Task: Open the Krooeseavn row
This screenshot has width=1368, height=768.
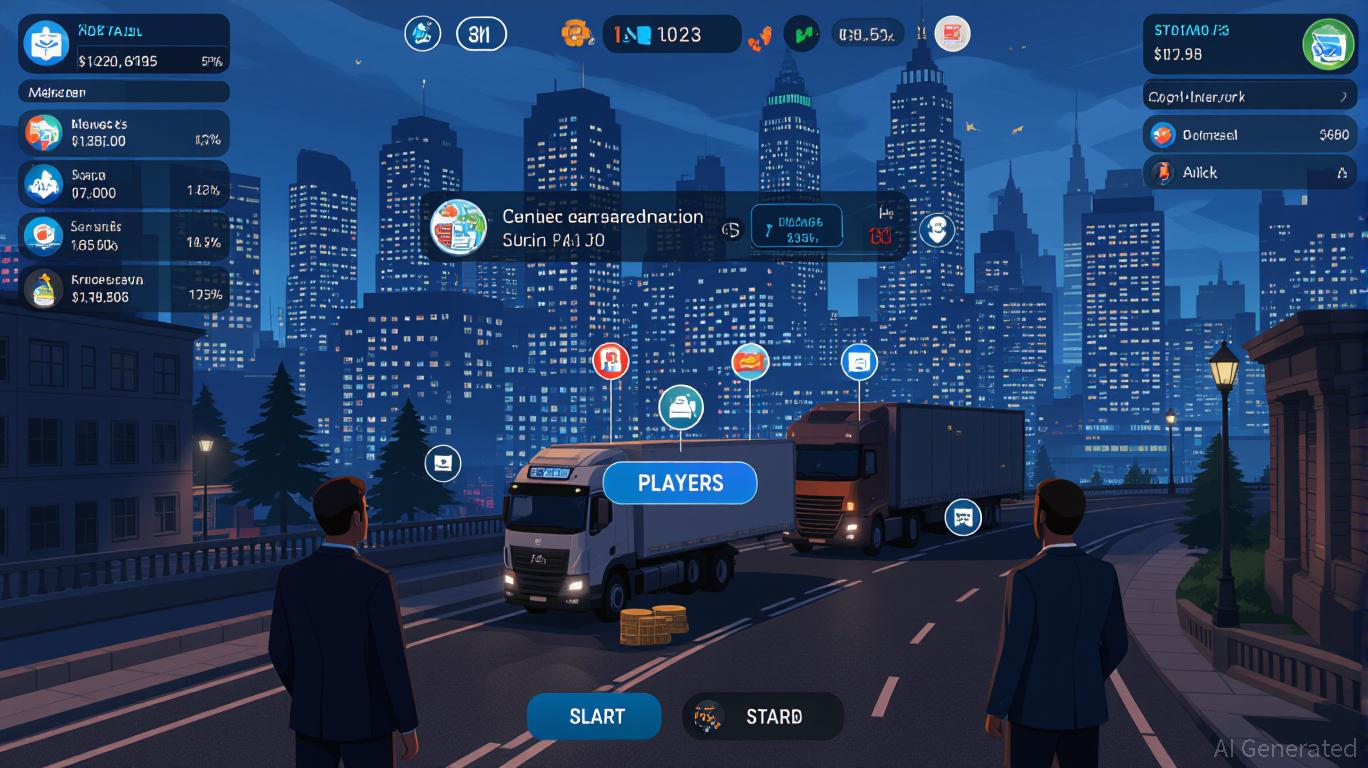Action: click(125, 288)
